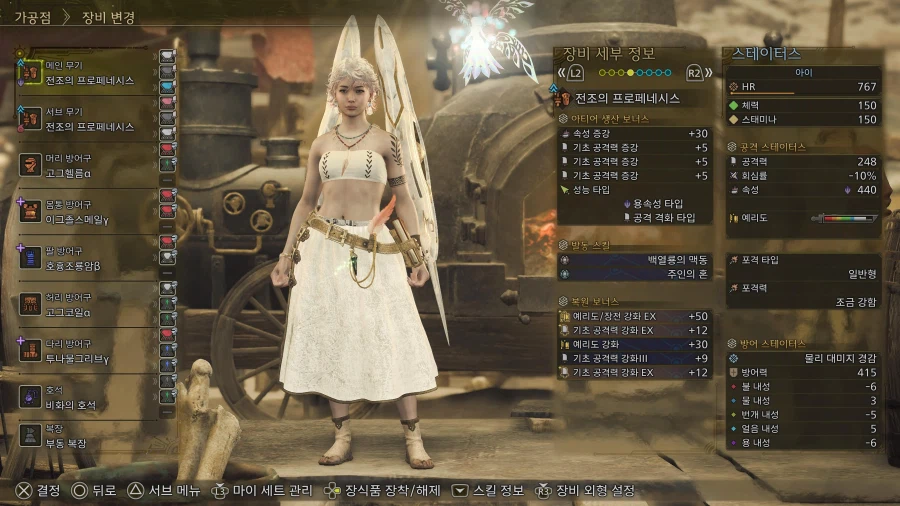Screen dimensions: 900x506
Task: Show 스킬 정보 skill information
Action: point(488,491)
